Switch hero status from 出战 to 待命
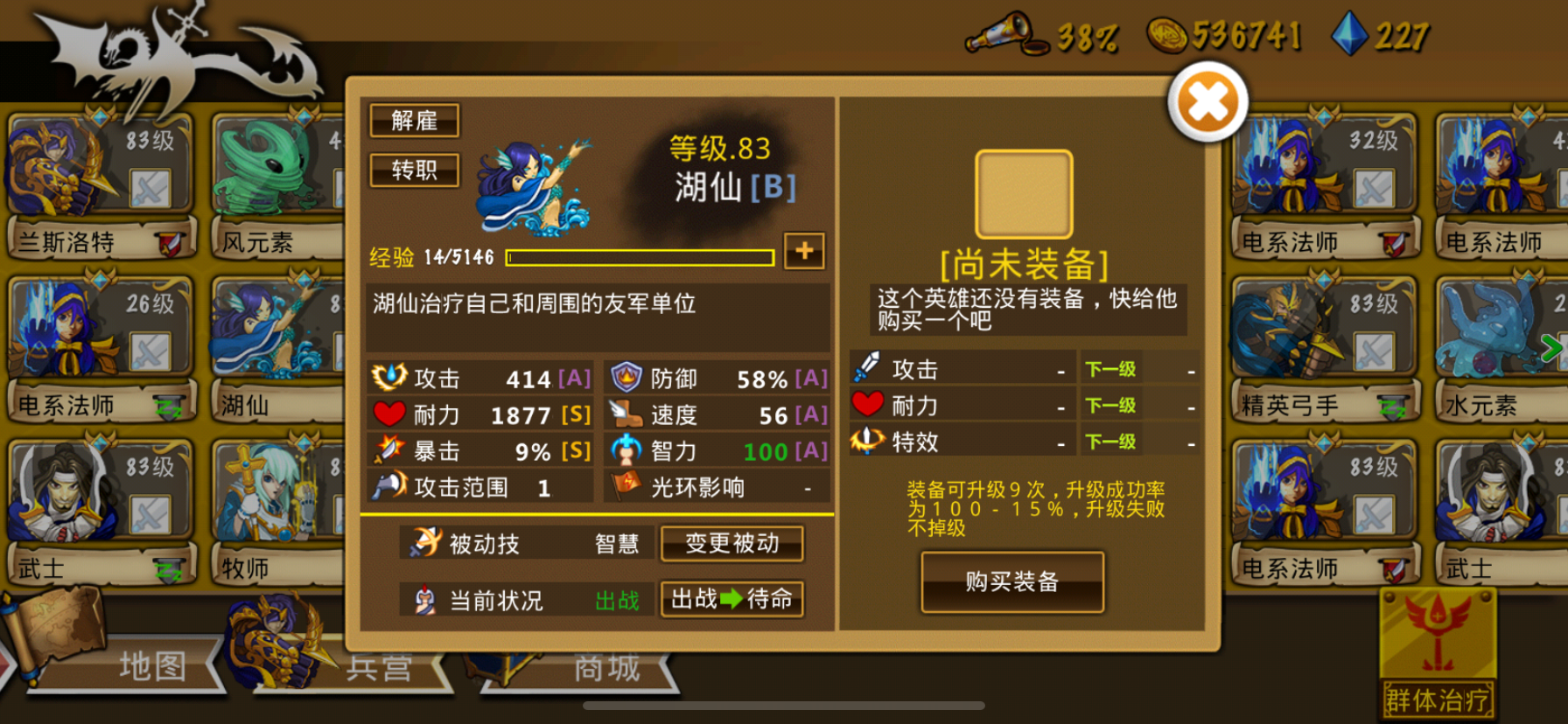Image resolution: width=1568 pixels, height=724 pixels. [x=731, y=601]
